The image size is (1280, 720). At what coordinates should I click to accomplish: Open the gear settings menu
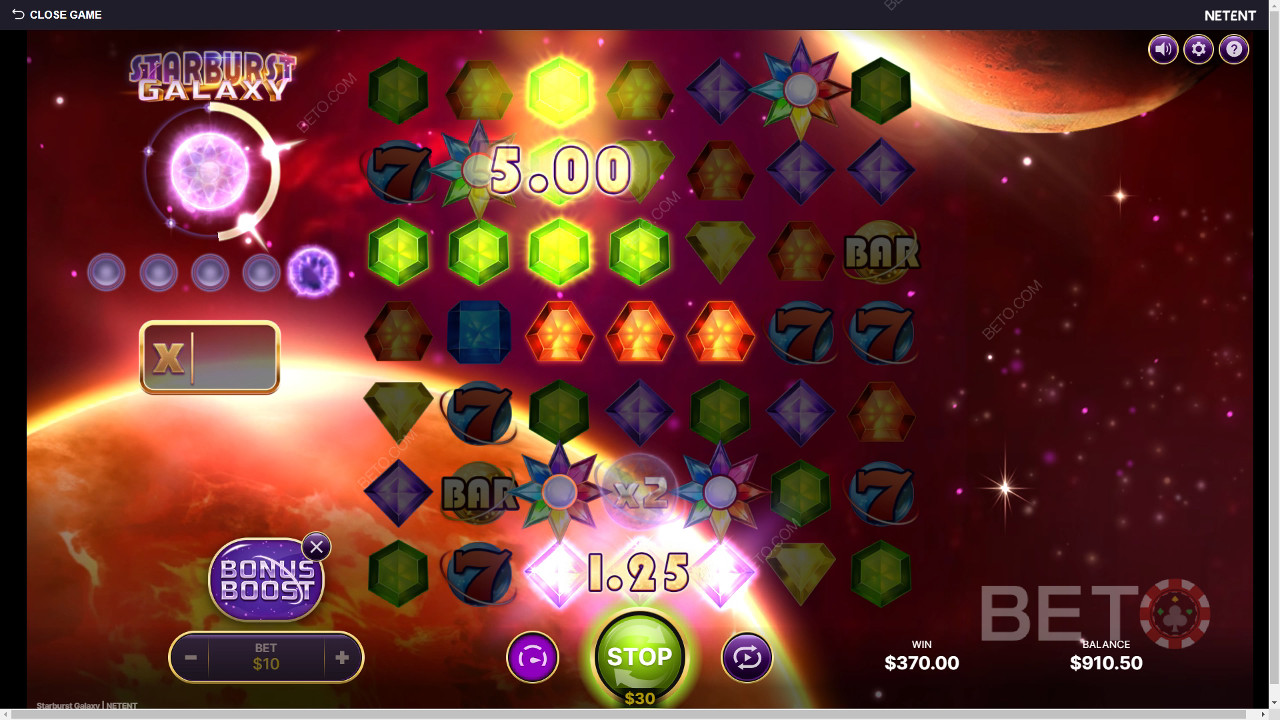click(x=1198, y=49)
